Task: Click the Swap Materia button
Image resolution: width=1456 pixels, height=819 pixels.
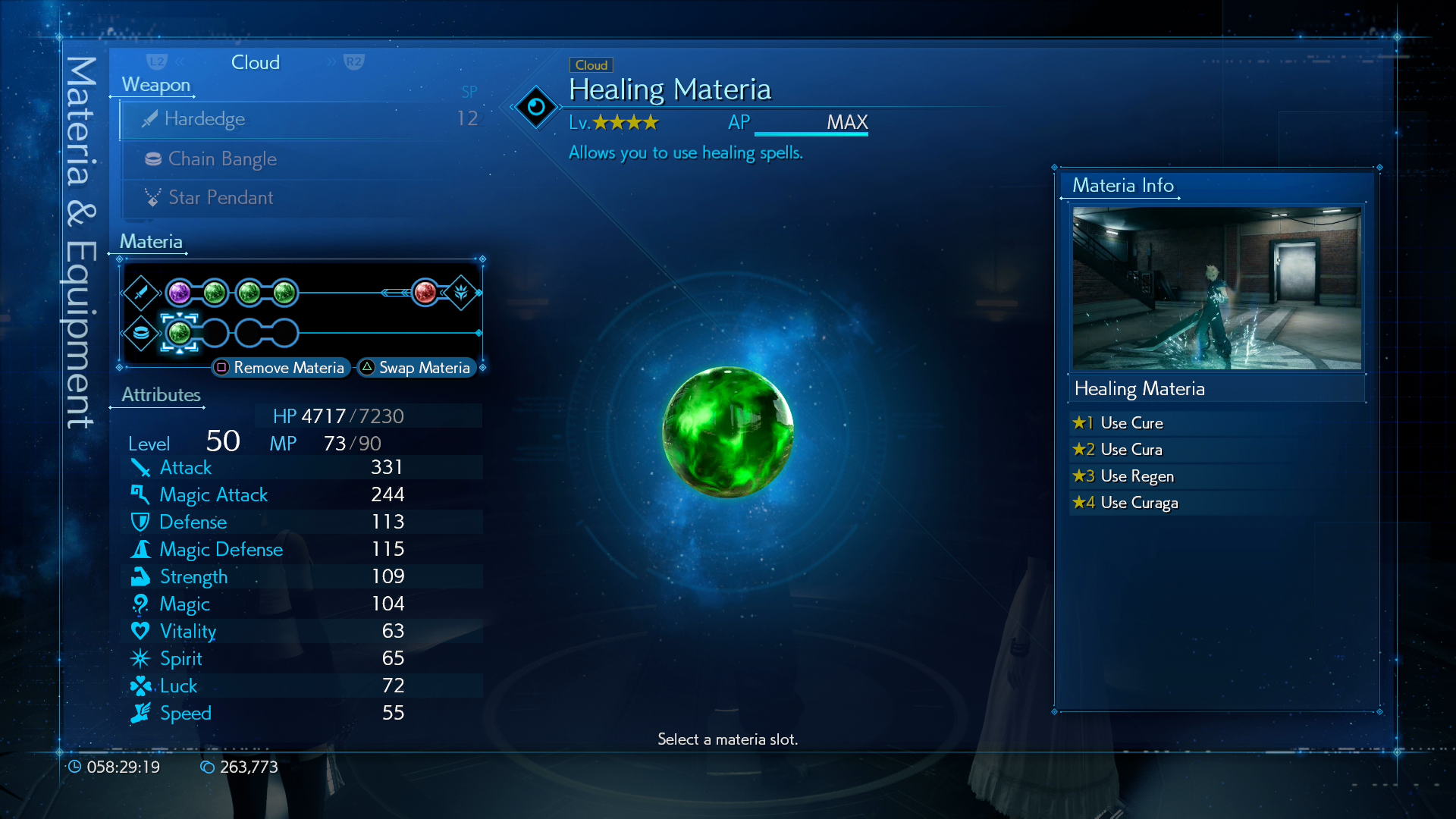Action: (x=416, y=368)
